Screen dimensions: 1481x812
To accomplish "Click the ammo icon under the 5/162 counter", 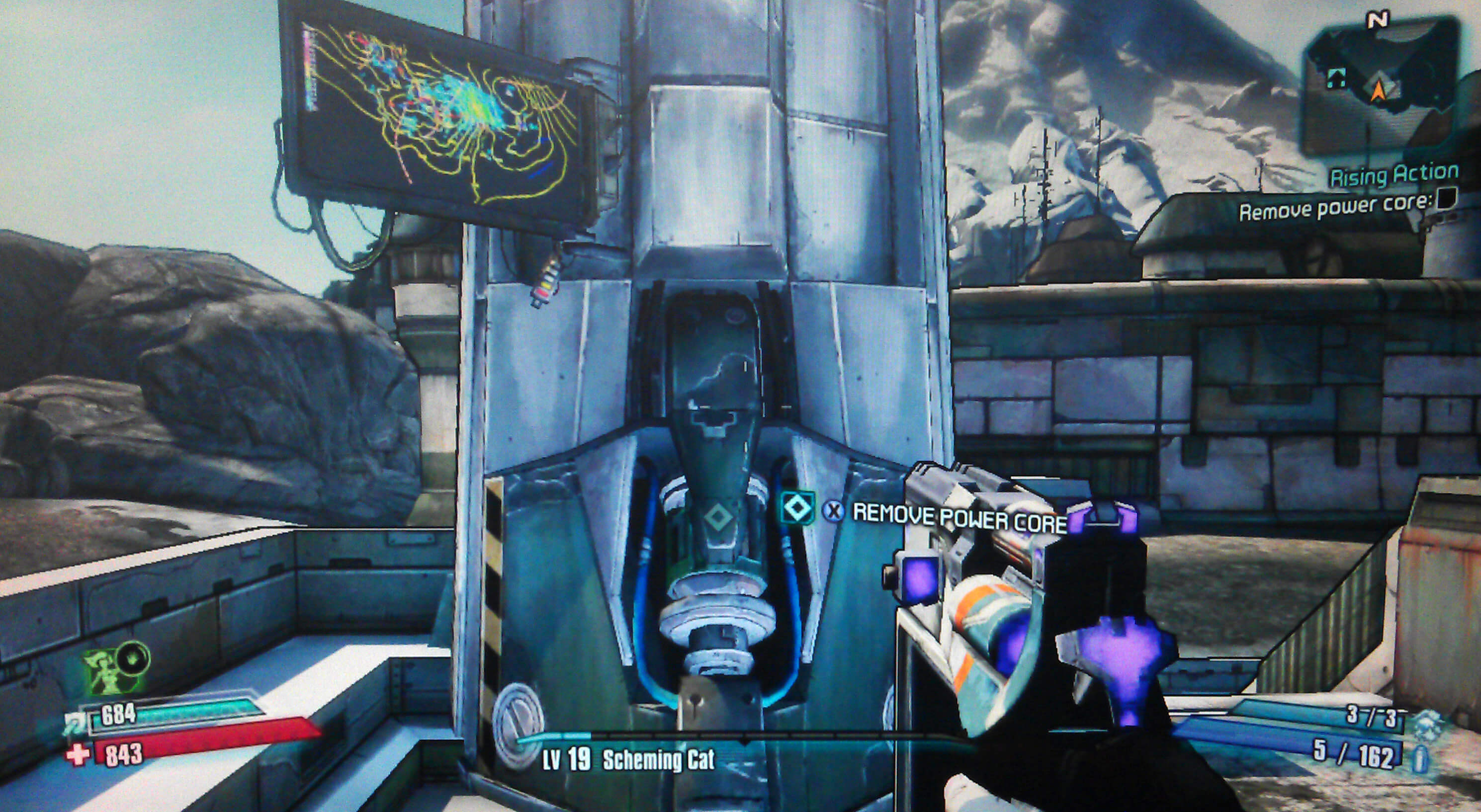I will (x=1421, y=757).
